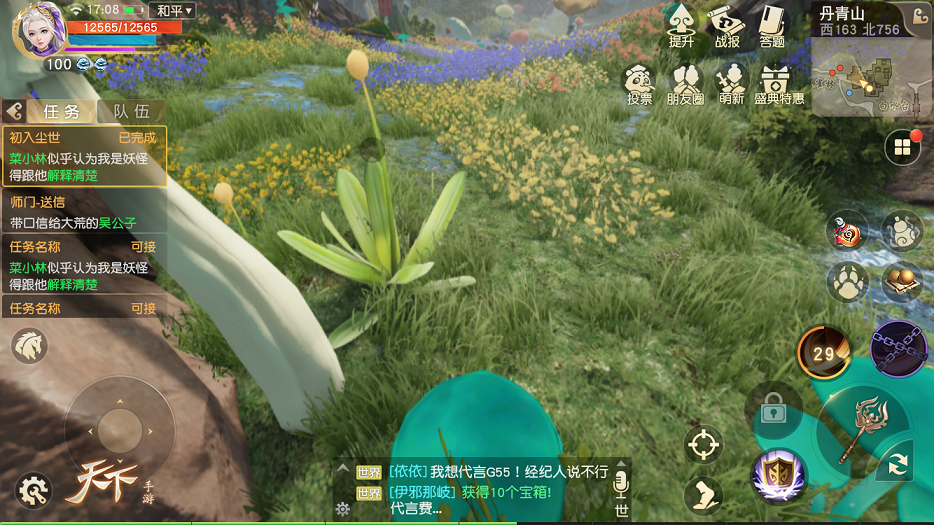Tap the chat microphone button

620,483
